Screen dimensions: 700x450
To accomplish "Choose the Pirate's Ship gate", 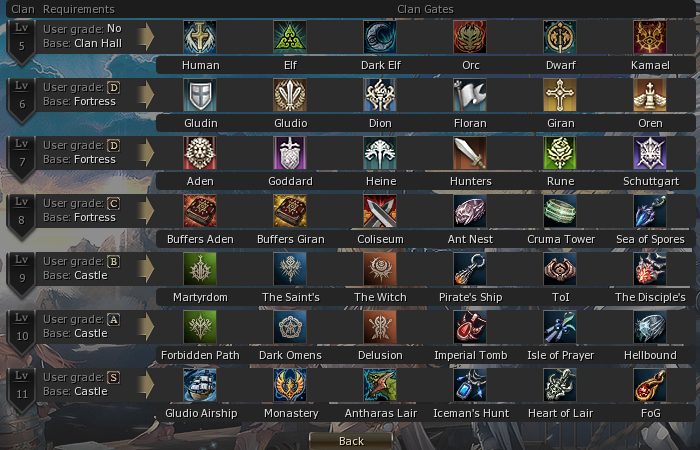I will click(x=470, y=270).
